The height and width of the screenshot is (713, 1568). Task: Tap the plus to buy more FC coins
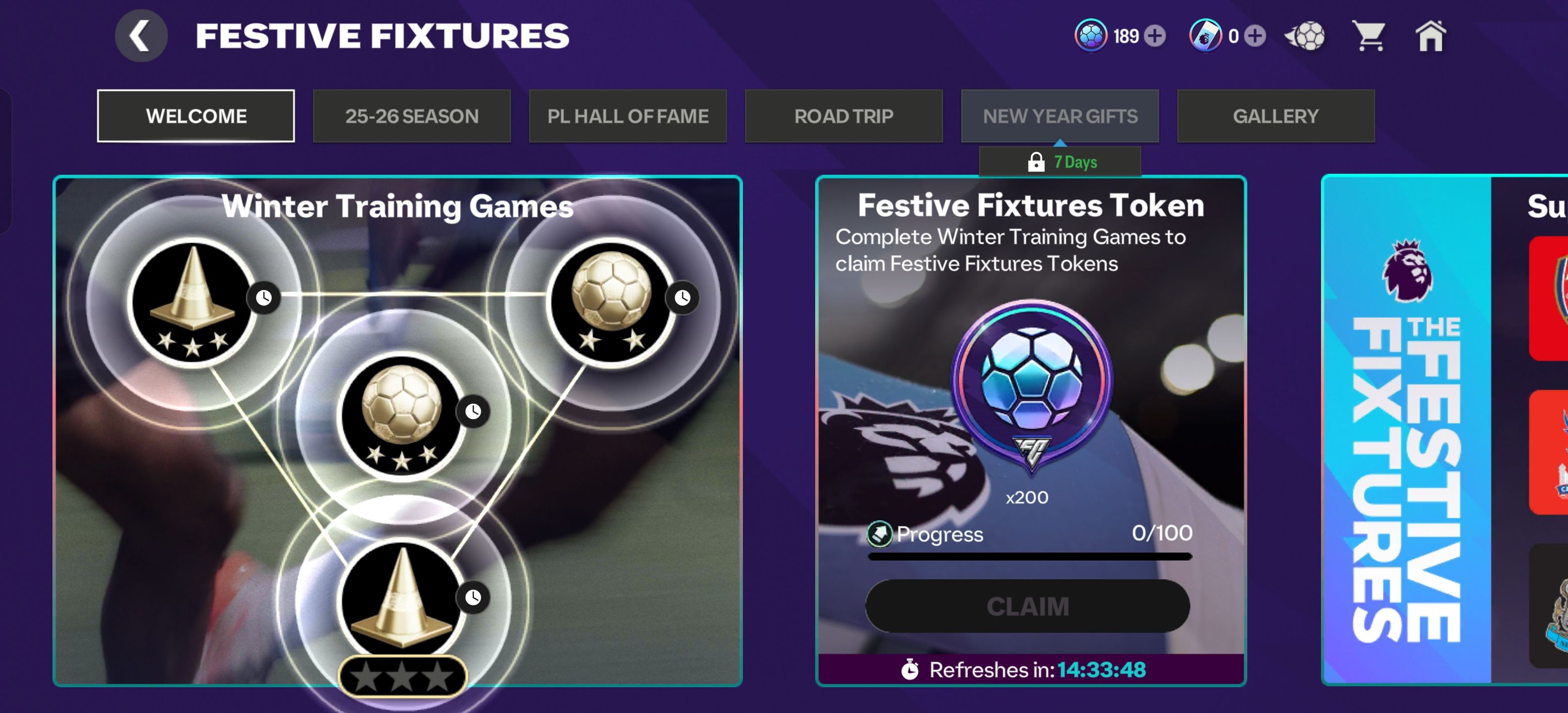coord(1155,37)
